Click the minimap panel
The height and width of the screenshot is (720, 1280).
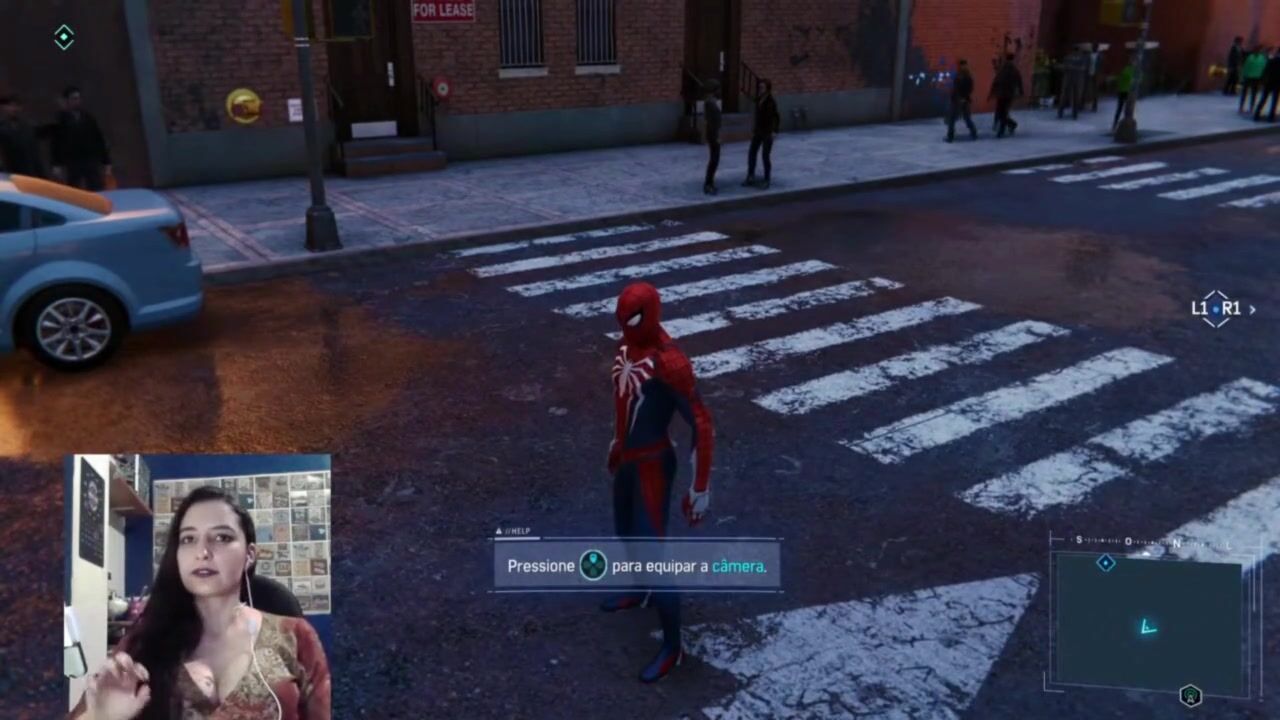(1148, 622)
